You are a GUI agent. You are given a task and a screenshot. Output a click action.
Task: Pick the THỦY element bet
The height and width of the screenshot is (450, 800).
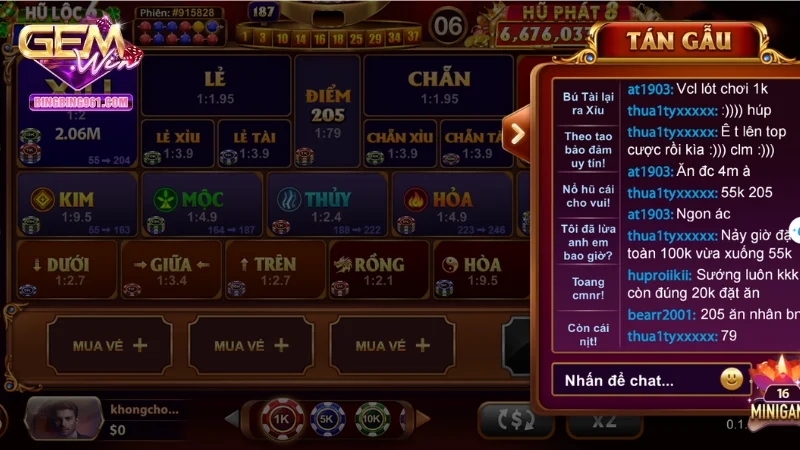(326, 205)
